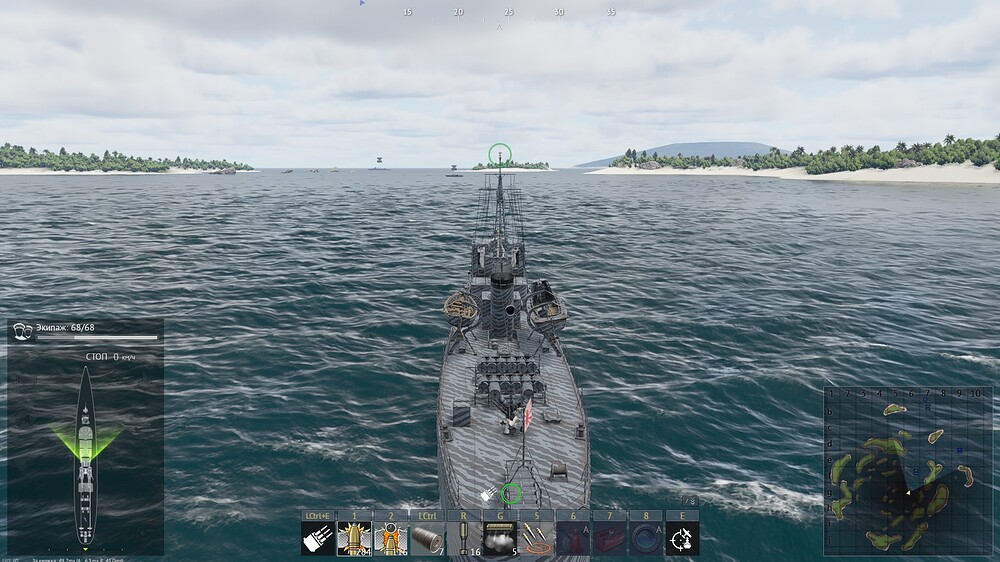The image size is (1000, 562).
Task: Click the target selection crosshair icon
Action: [683, 539]
